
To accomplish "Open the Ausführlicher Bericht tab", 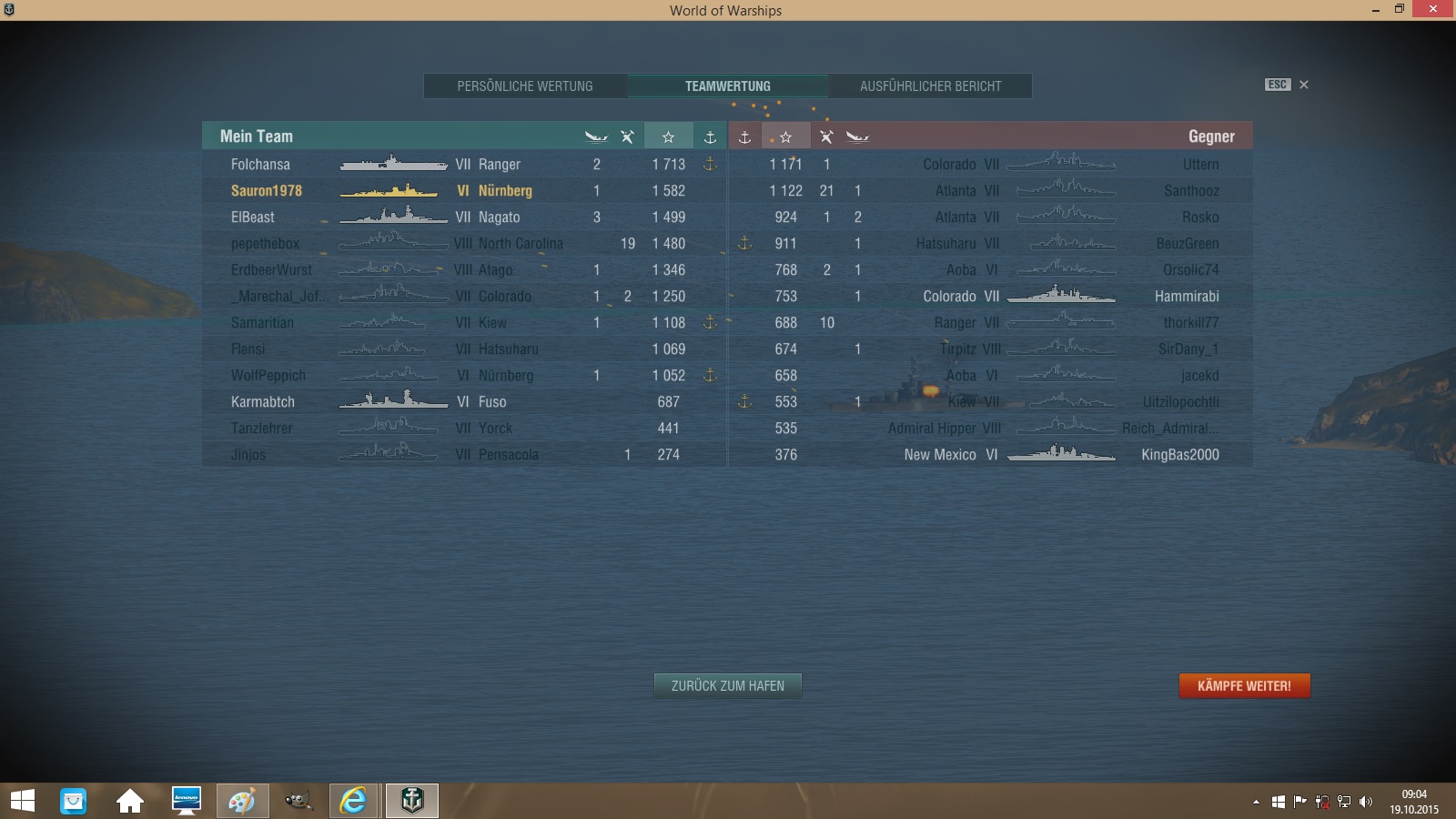I will [930, 86].
